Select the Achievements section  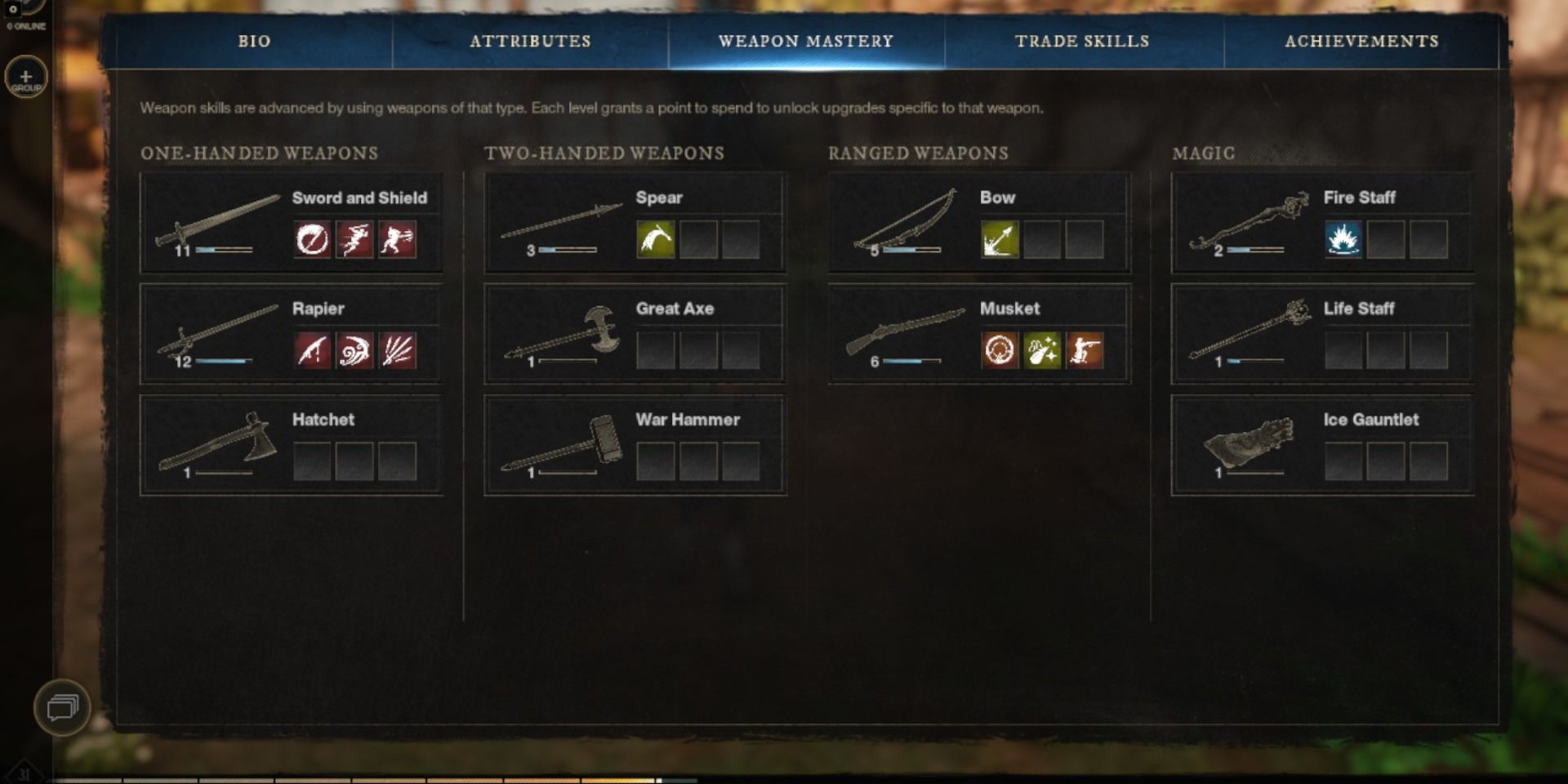(x=1362, y=41)
